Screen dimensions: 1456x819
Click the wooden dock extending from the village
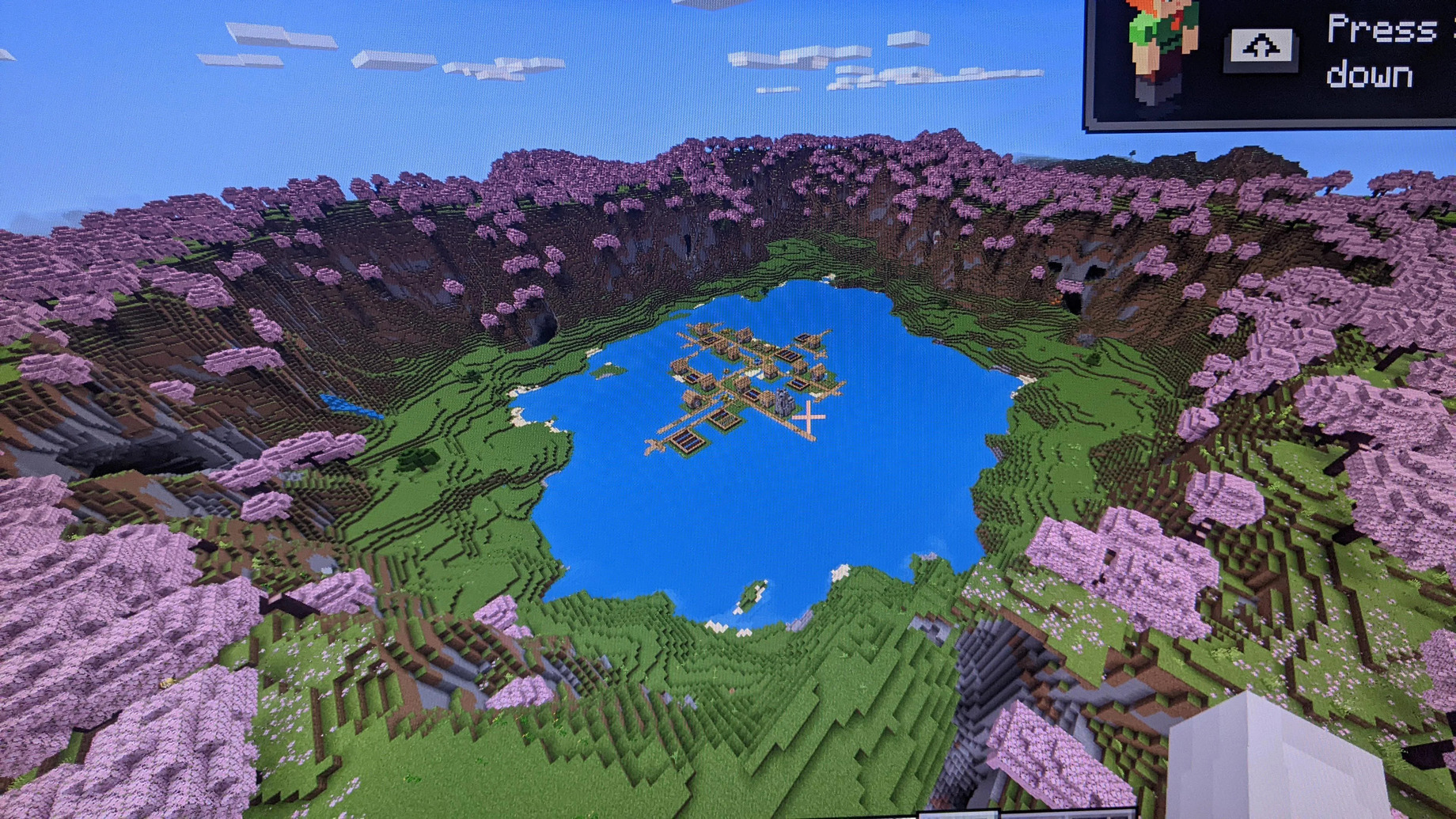(655, 443)
